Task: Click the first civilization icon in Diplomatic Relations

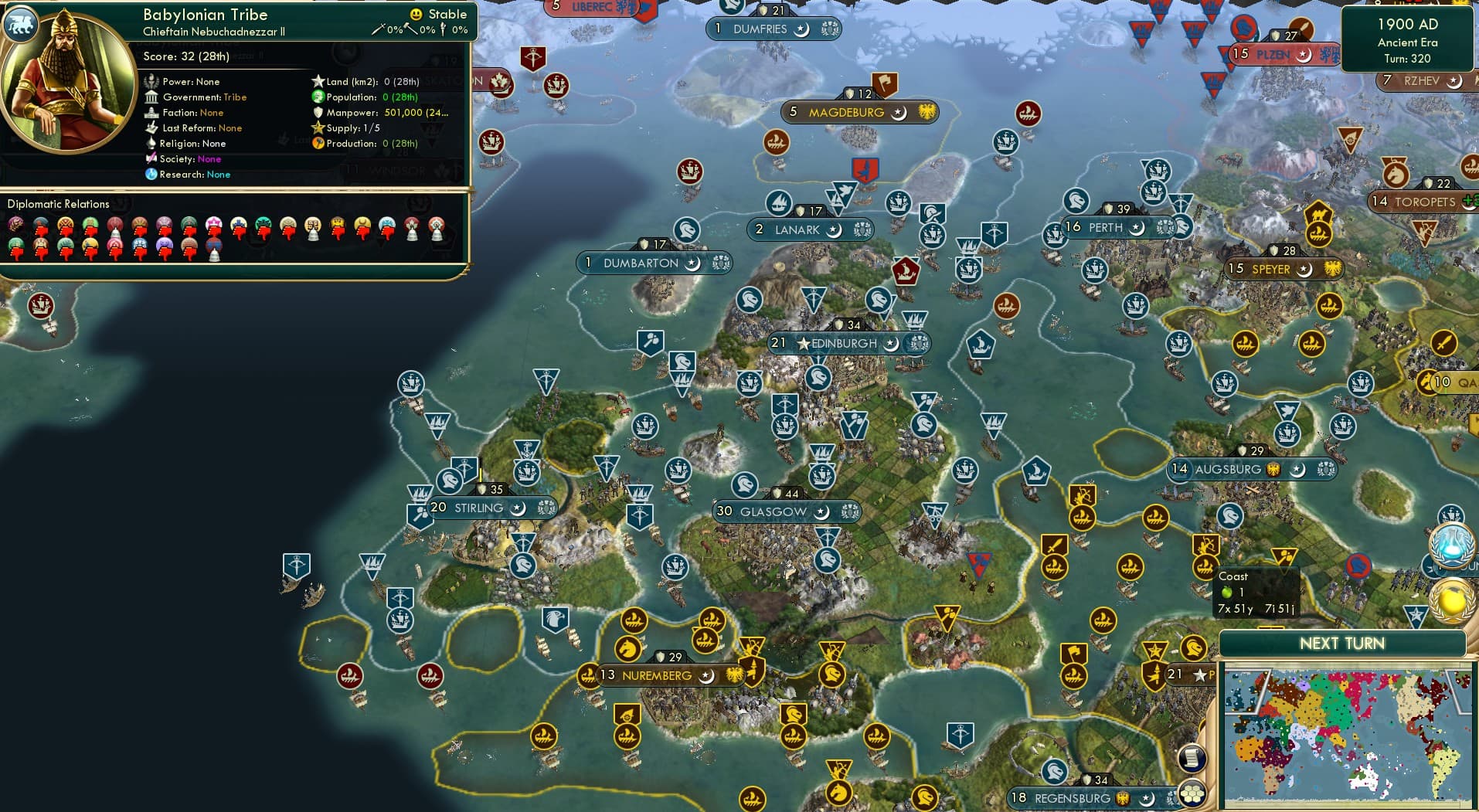Action: tap(14, 223)
